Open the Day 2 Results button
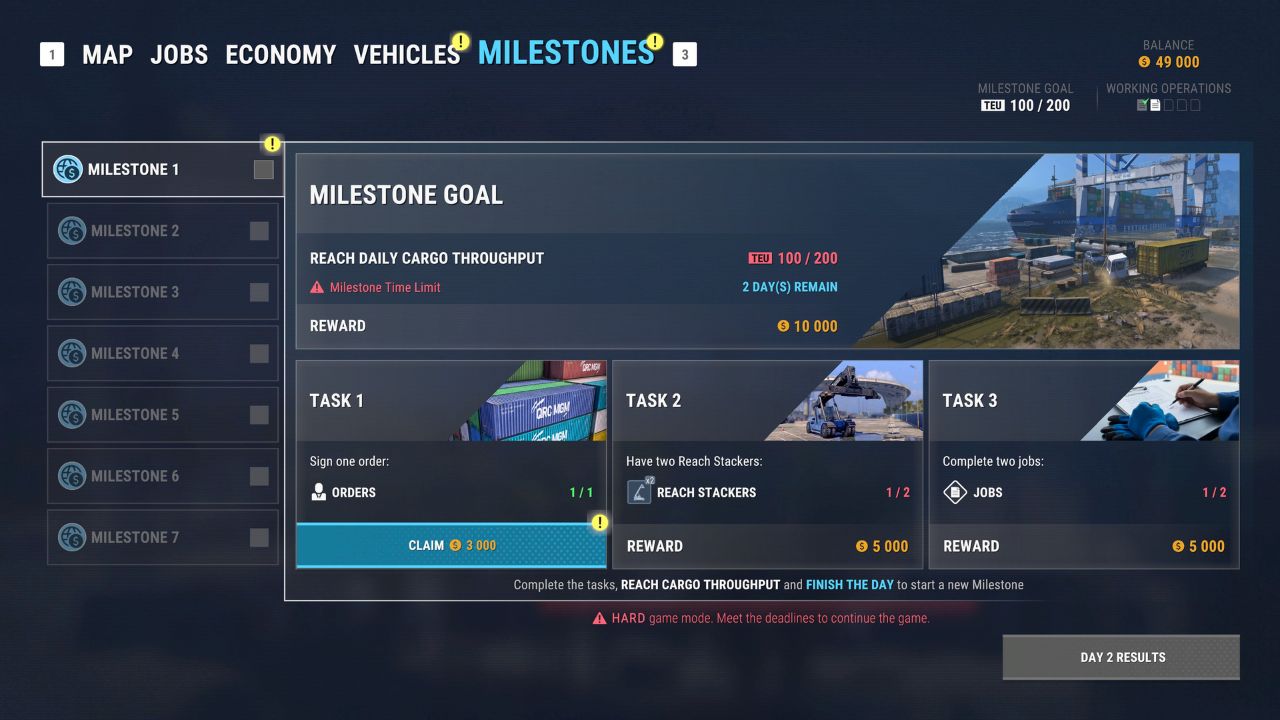 [1121, 657]
